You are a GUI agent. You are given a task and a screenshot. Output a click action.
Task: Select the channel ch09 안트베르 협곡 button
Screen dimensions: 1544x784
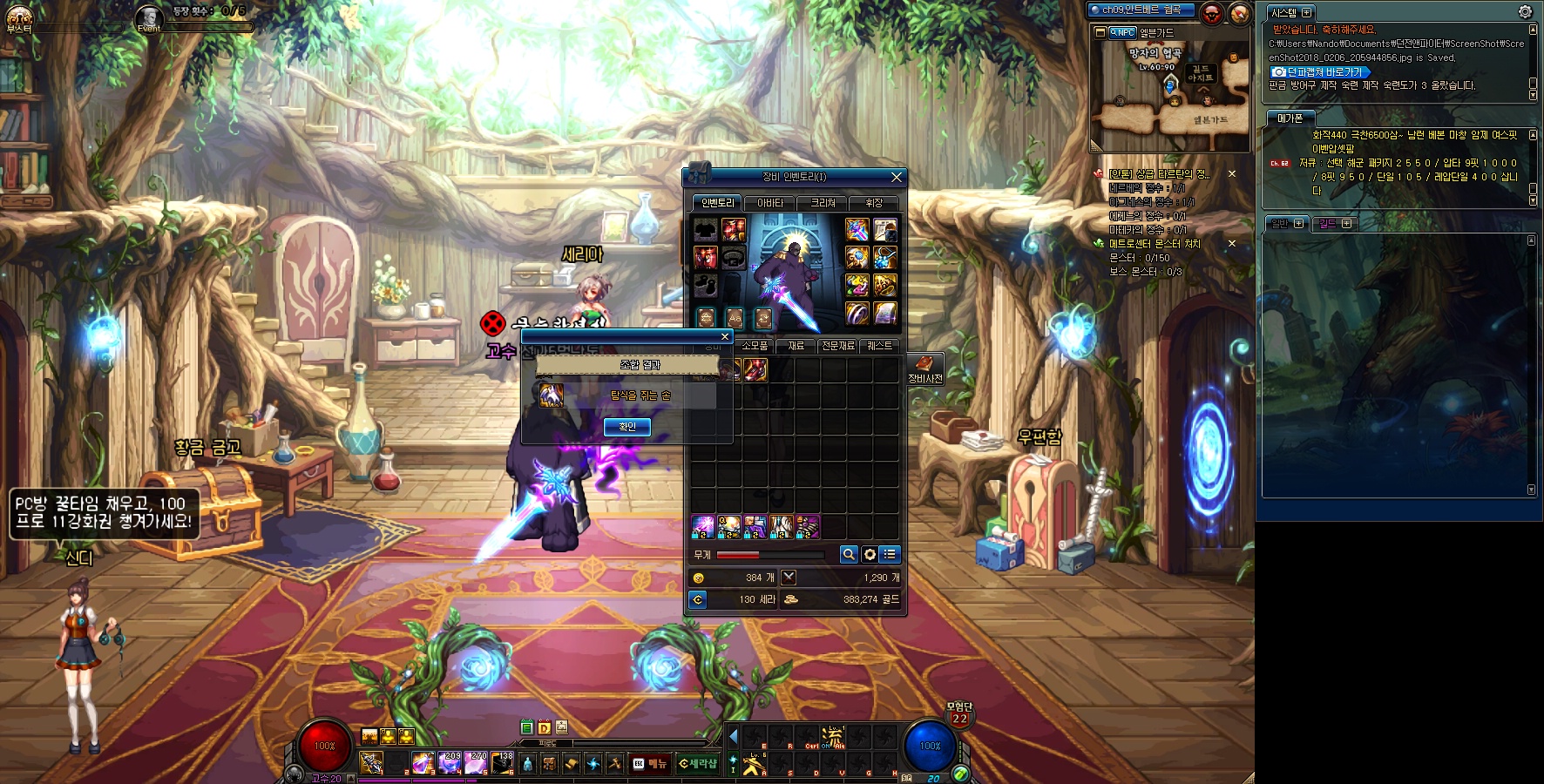point(1141,10)
